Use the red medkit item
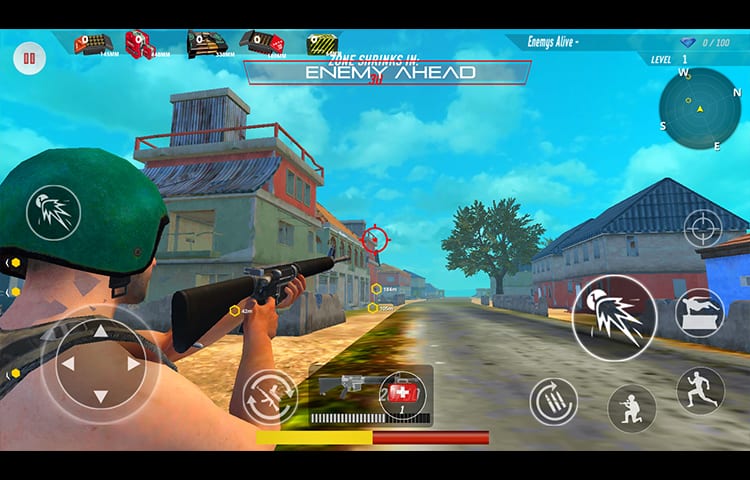Screen dimensions: 750x480 click(x=402, y=393)
